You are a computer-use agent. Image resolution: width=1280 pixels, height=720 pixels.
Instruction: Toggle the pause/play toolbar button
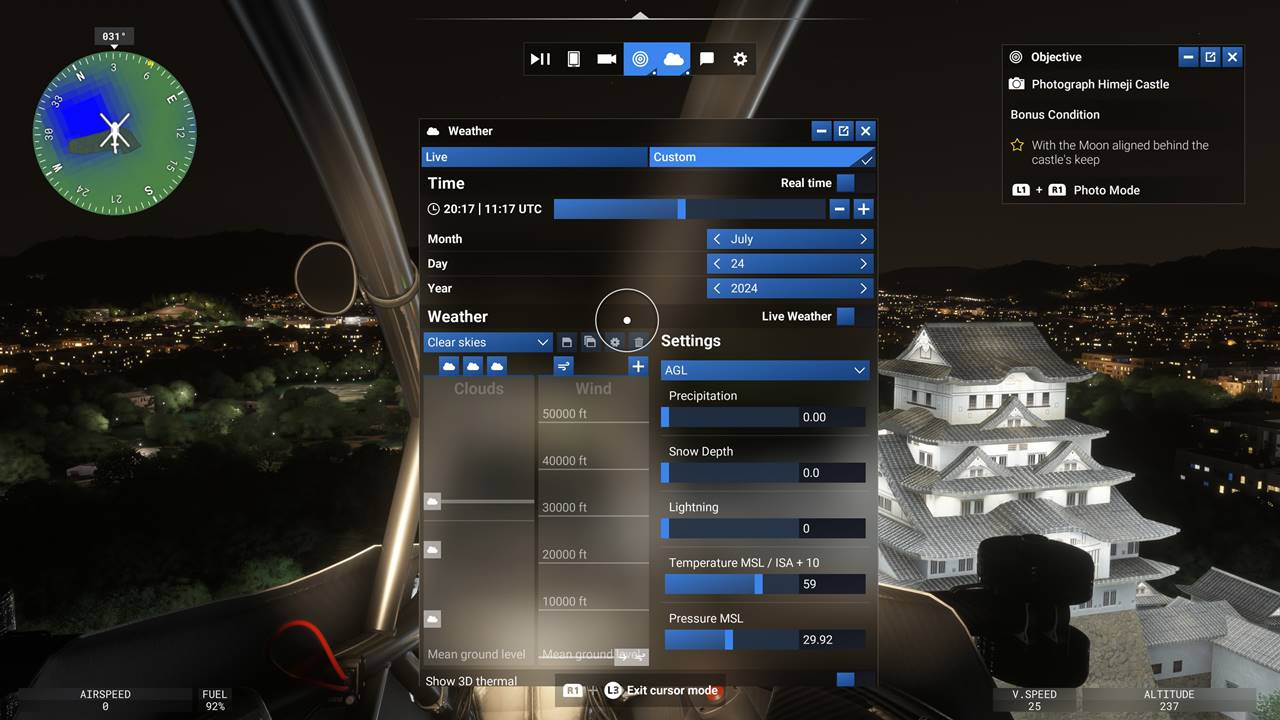(540, 59)
